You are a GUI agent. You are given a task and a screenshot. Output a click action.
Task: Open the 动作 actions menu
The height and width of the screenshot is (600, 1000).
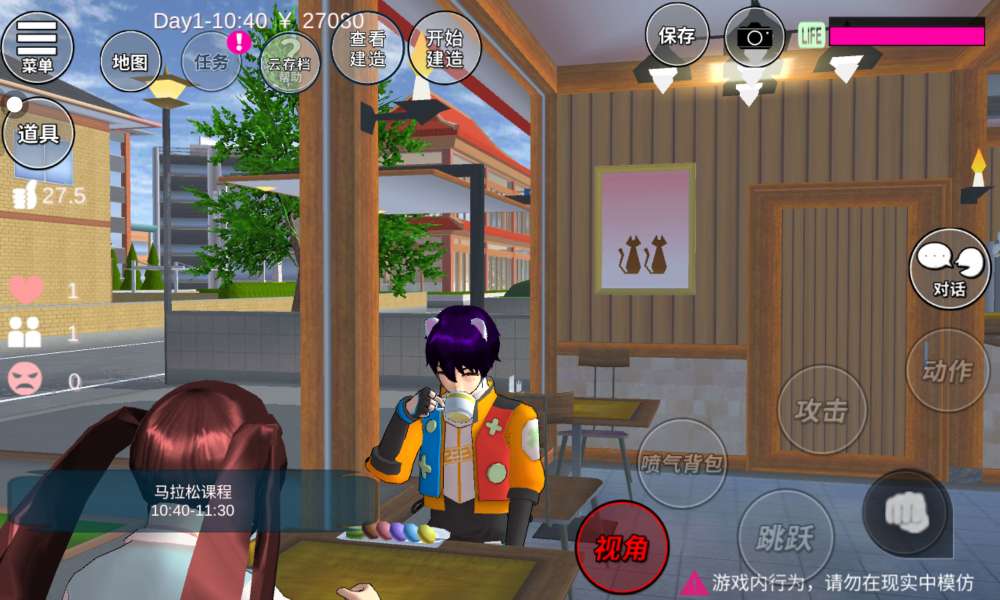947,371
